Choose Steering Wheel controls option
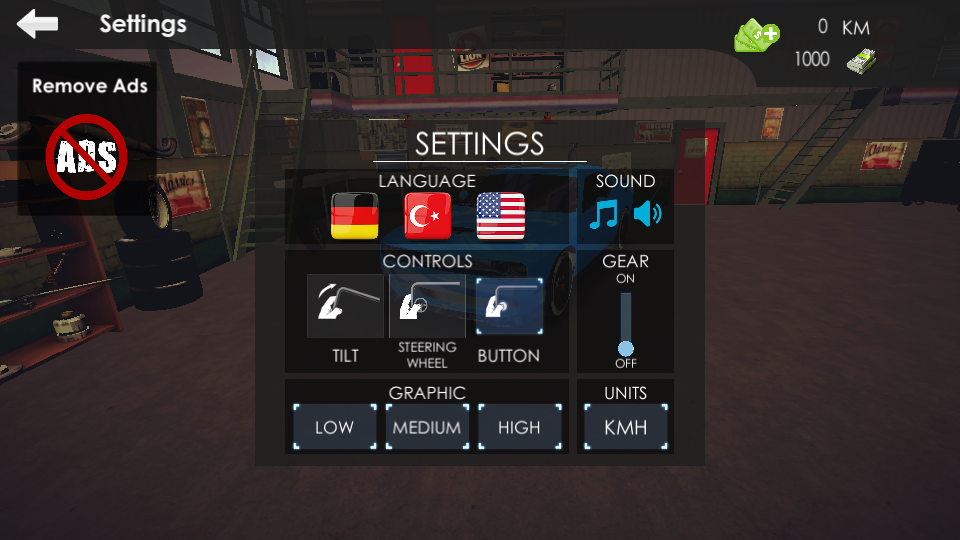 (427, 307)
